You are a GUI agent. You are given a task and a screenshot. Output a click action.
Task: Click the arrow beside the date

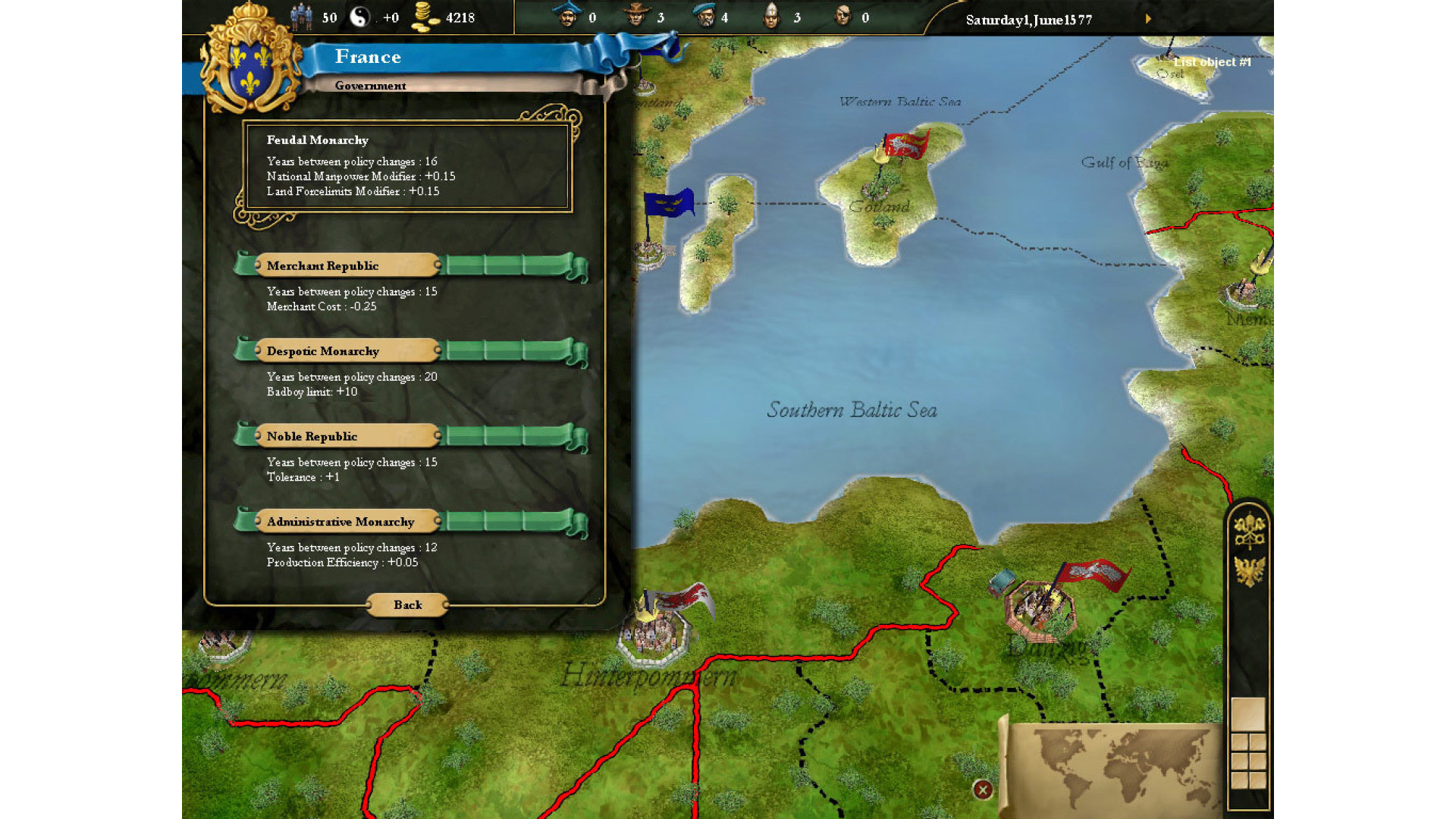1148,19
